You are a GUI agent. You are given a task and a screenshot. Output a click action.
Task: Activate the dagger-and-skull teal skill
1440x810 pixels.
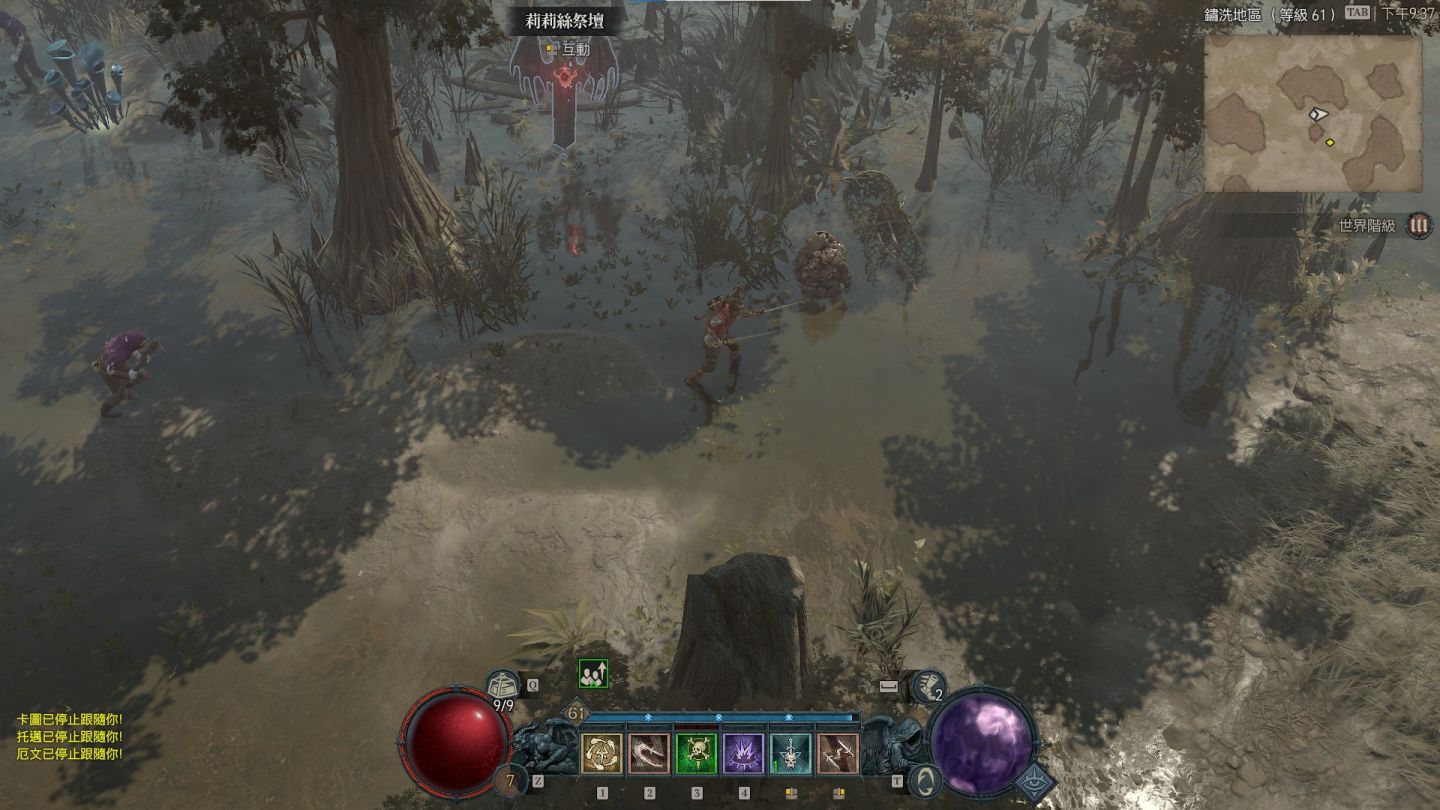[x=791, y=754]
